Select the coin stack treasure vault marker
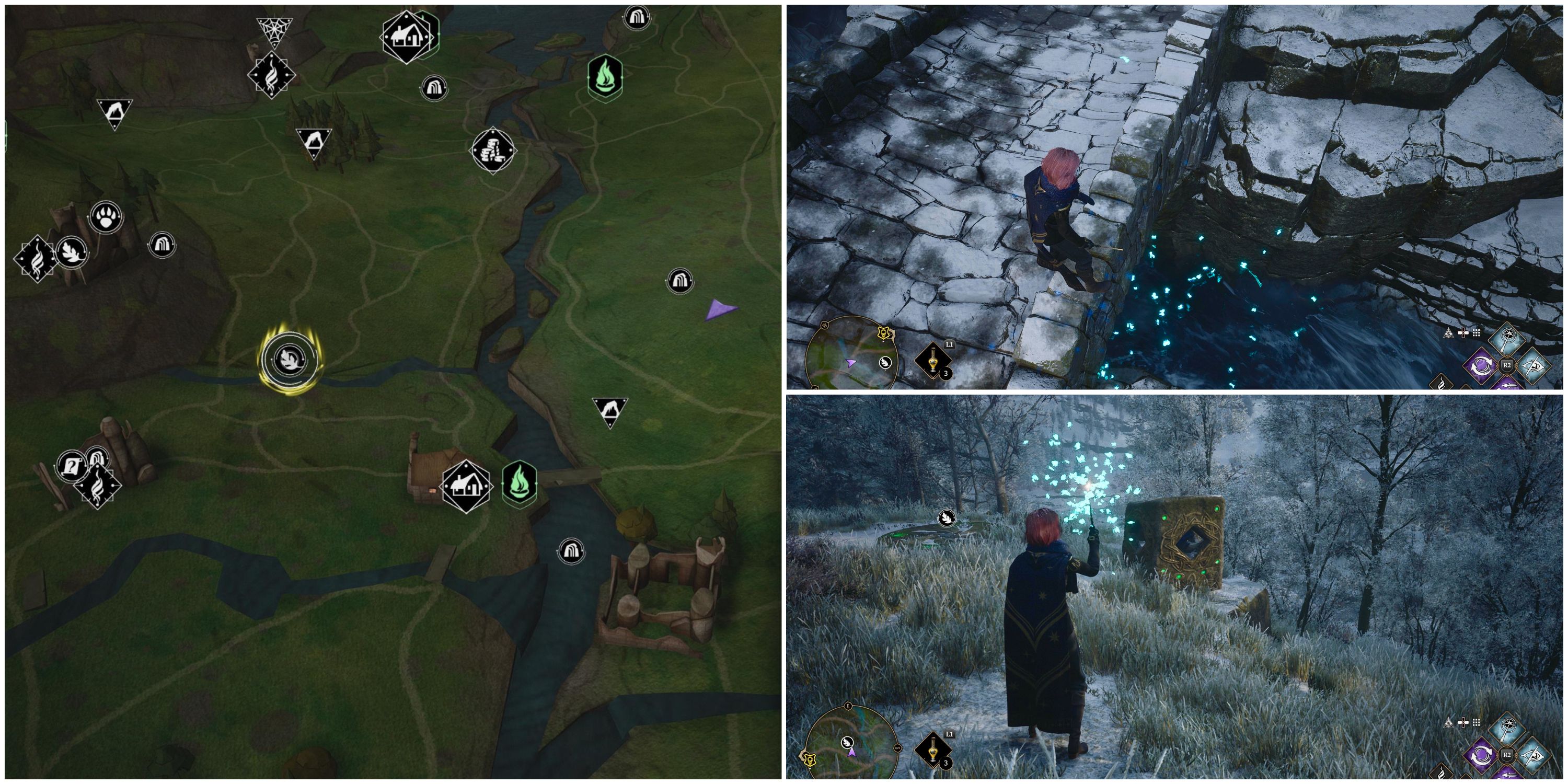The image size is (1568, 784). (493, 149)
